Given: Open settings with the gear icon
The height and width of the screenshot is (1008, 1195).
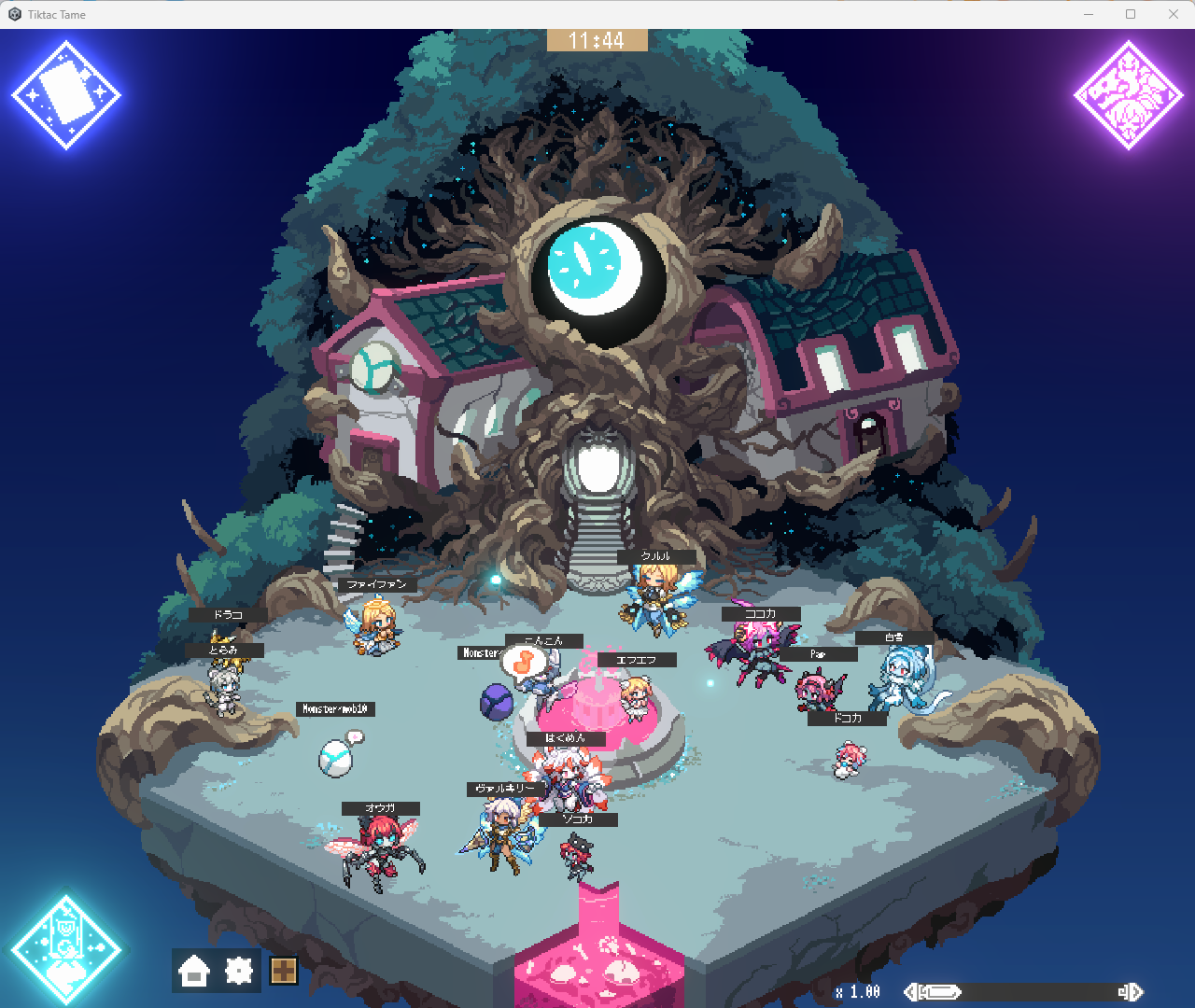Looking at the screenshot, I should (239, 972).
